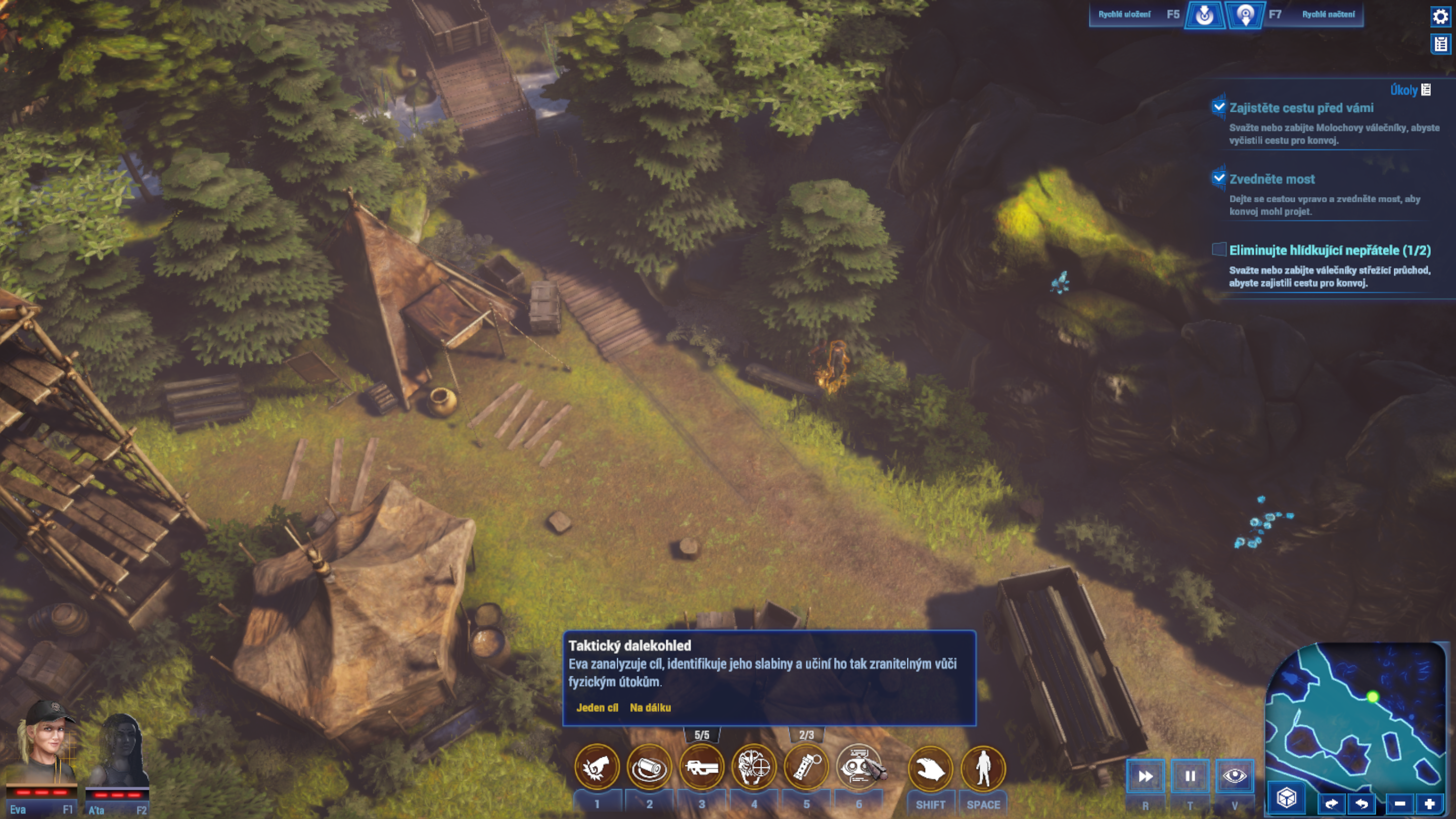This screenshot has width=1456, height=819.
Task: Select the grenade ability
Action: coord(806,767)
